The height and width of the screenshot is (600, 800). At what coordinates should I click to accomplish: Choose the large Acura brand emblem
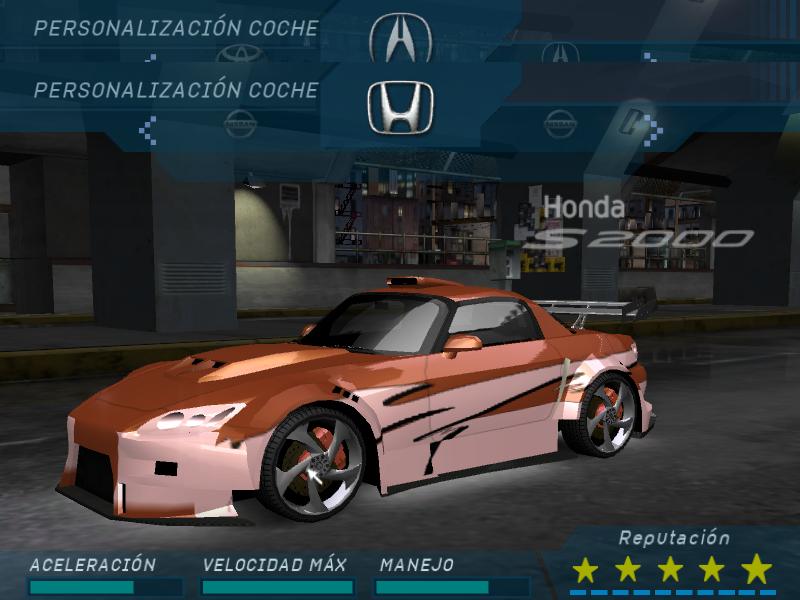400,37
